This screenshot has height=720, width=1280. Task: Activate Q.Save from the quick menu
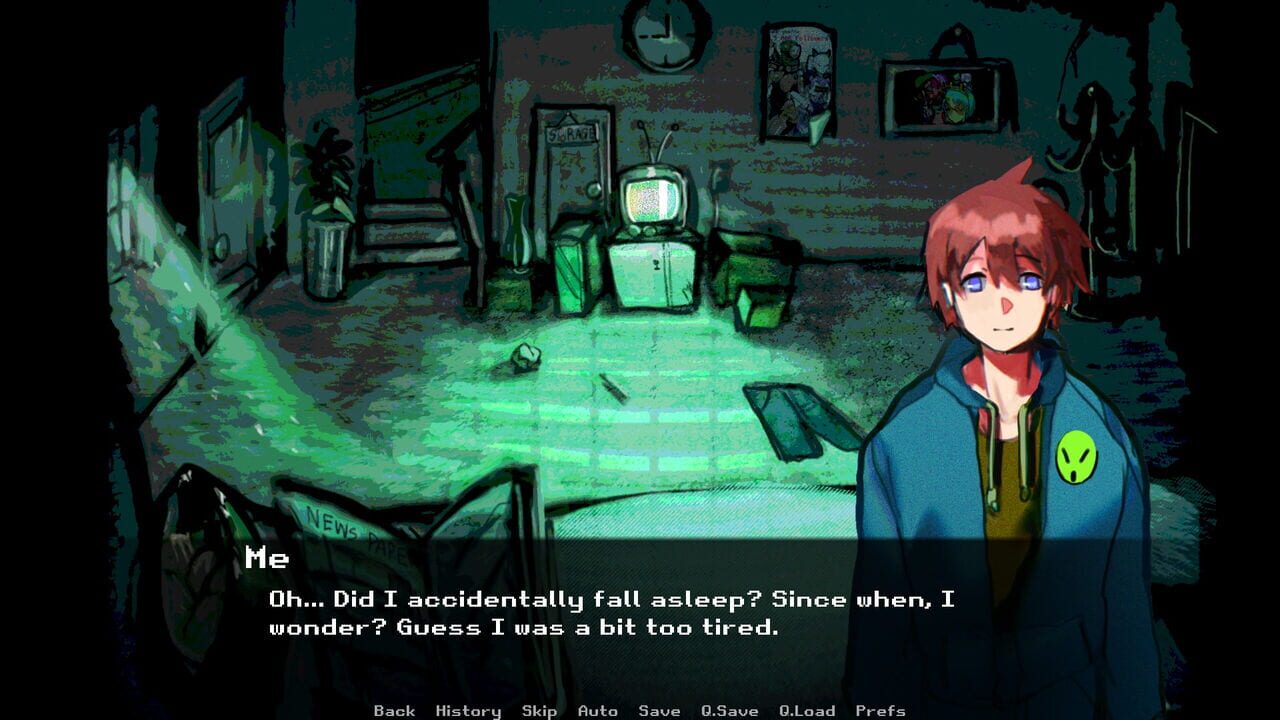729,710
